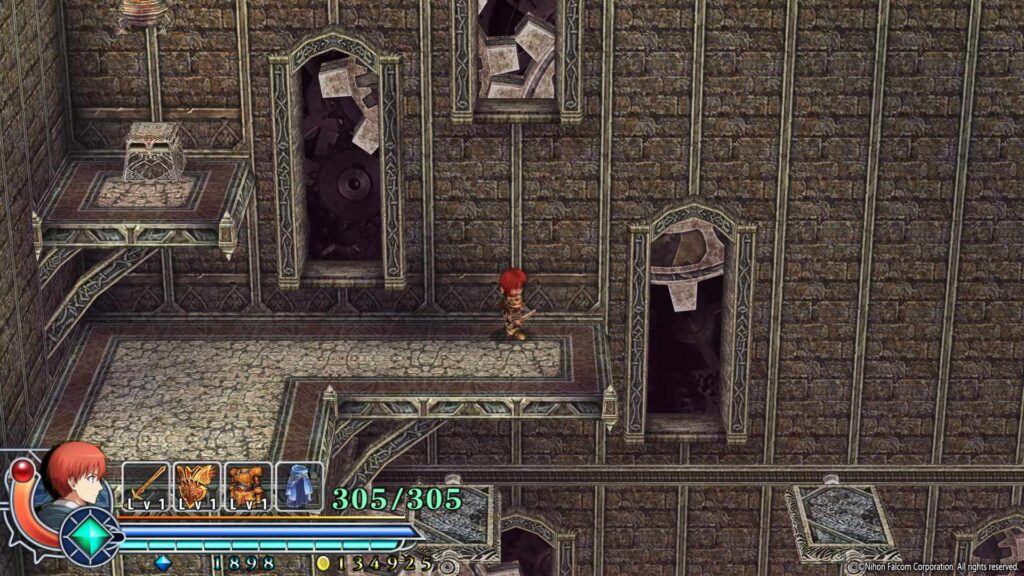Activate the green diamond gem emblem

(91, 536)
